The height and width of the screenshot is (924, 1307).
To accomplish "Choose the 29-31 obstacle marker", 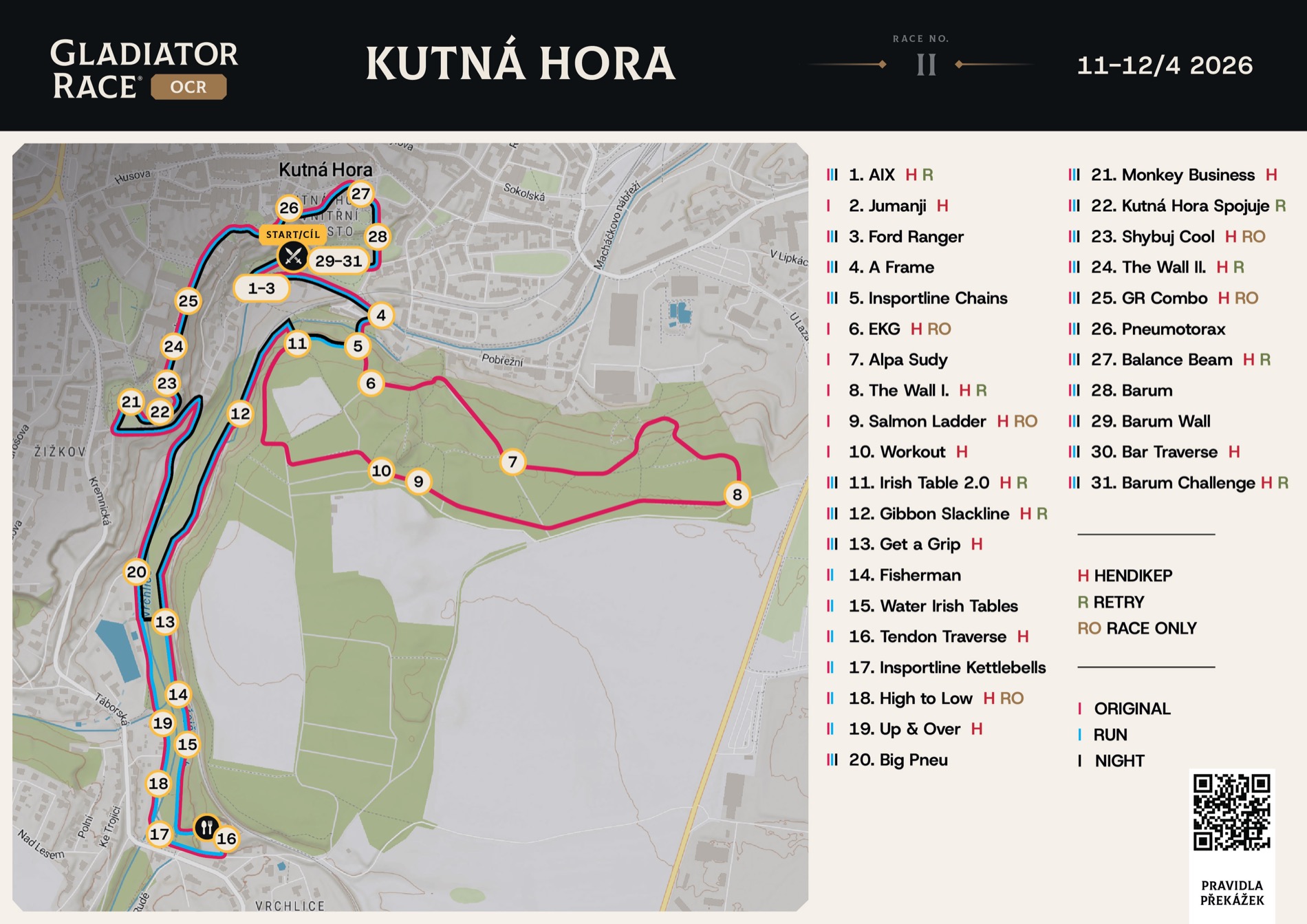I will tap(338, 261).
